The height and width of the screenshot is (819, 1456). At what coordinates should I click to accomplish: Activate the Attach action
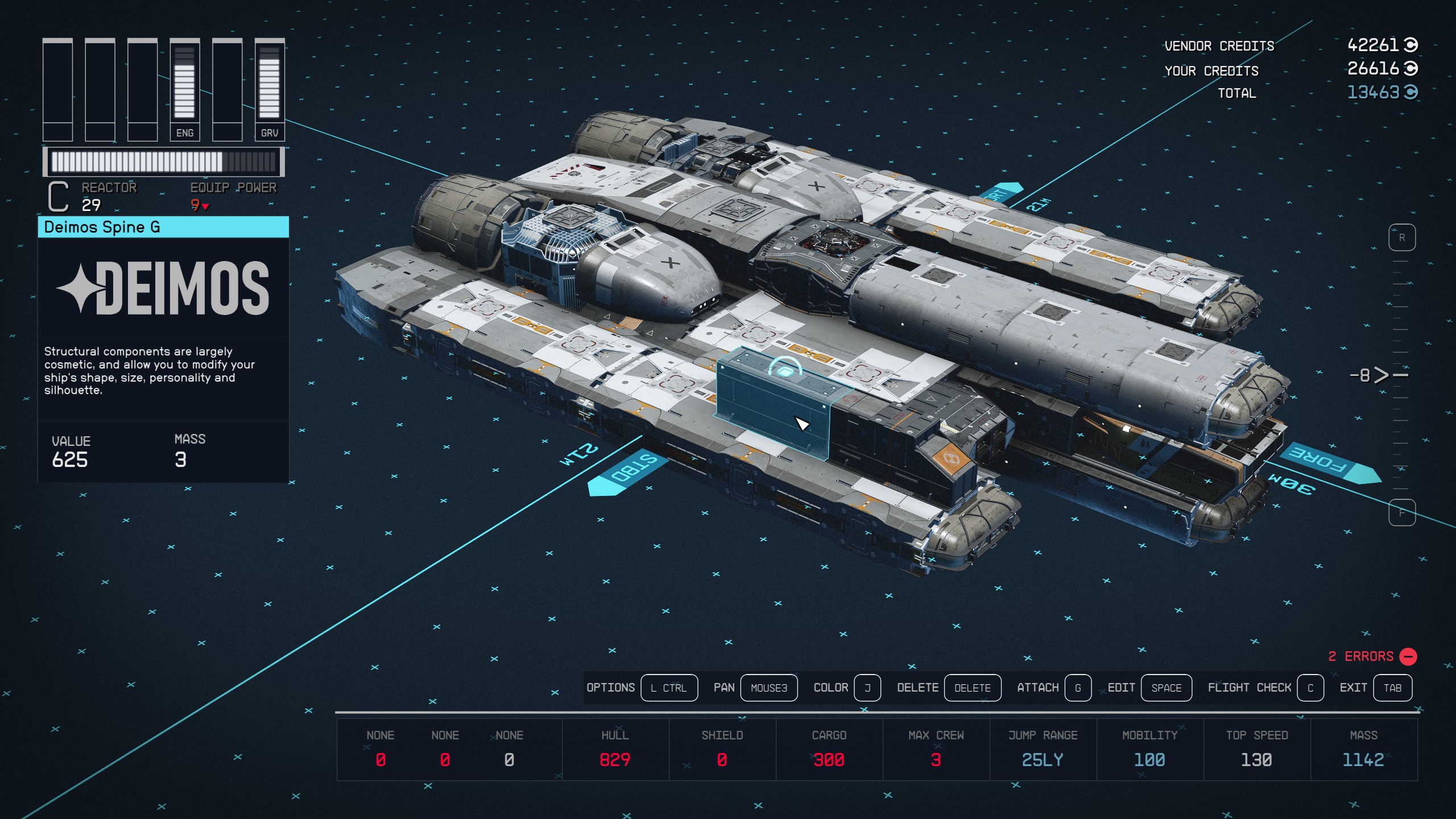(x=1077, y=688)
